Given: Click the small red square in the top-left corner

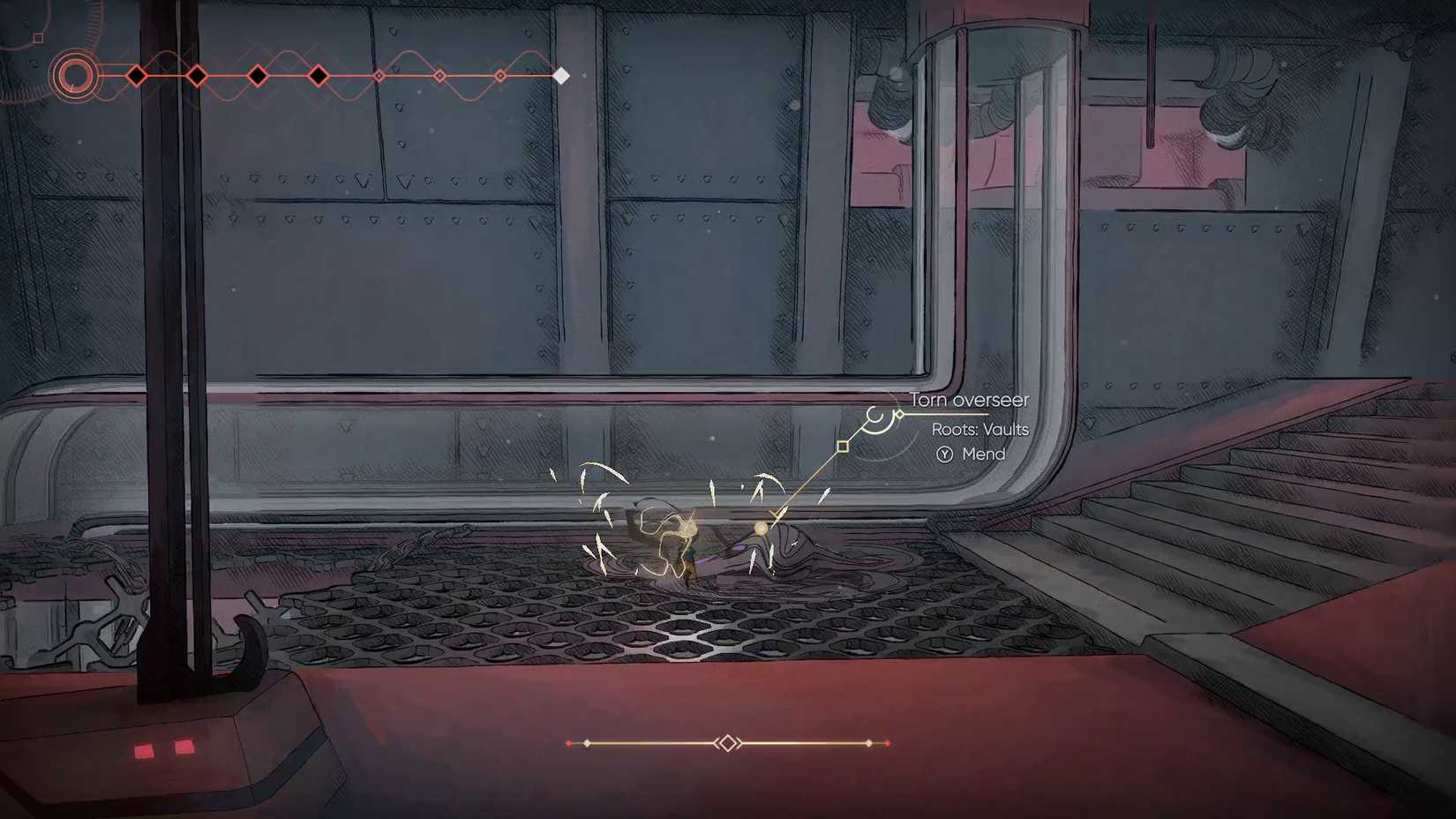Looking at the screenshot, I should (x=37, y=39).
